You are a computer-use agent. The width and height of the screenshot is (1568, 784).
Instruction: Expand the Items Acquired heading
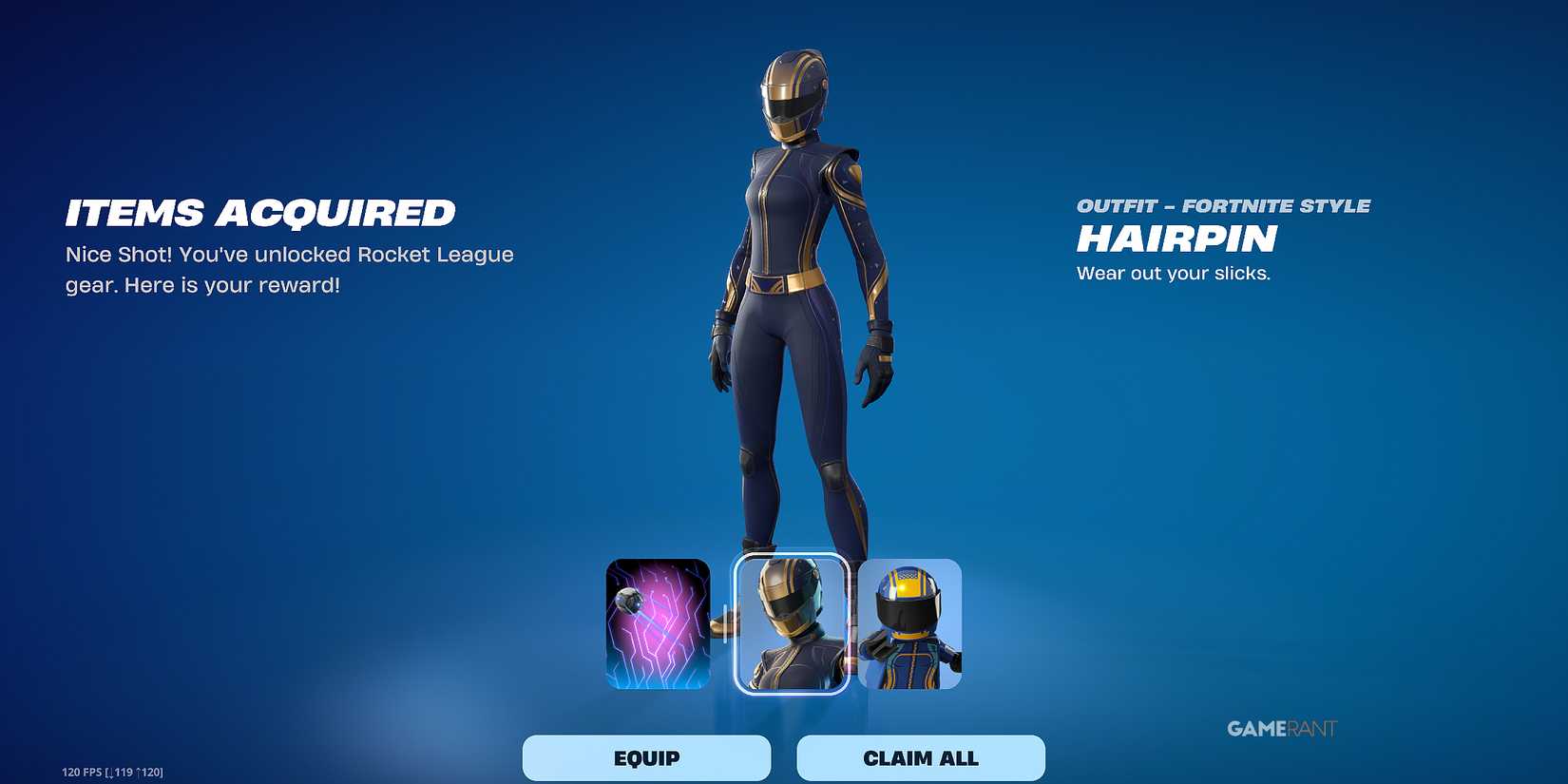[x=259, y=212]
